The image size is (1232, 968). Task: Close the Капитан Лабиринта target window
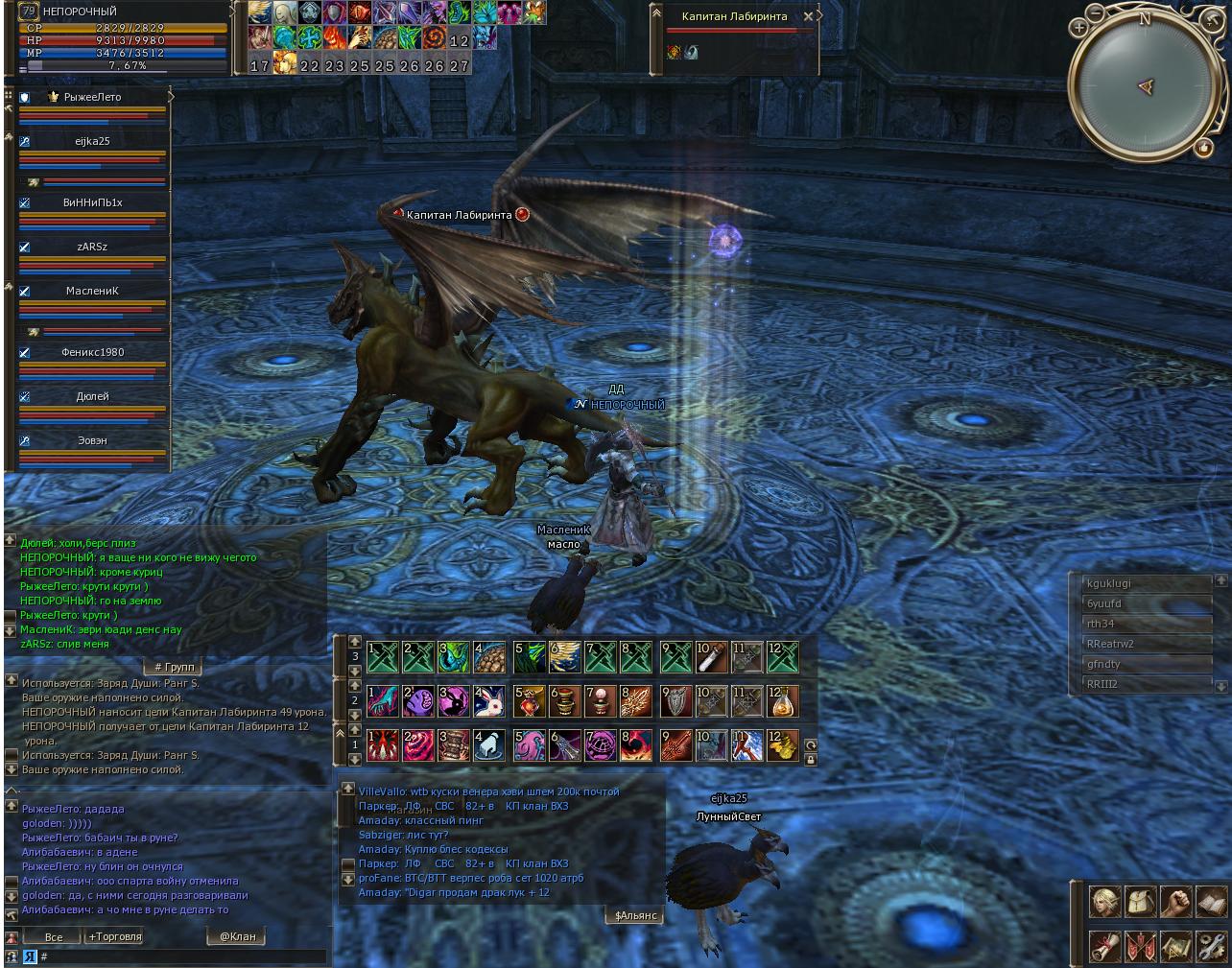(809, 16)
